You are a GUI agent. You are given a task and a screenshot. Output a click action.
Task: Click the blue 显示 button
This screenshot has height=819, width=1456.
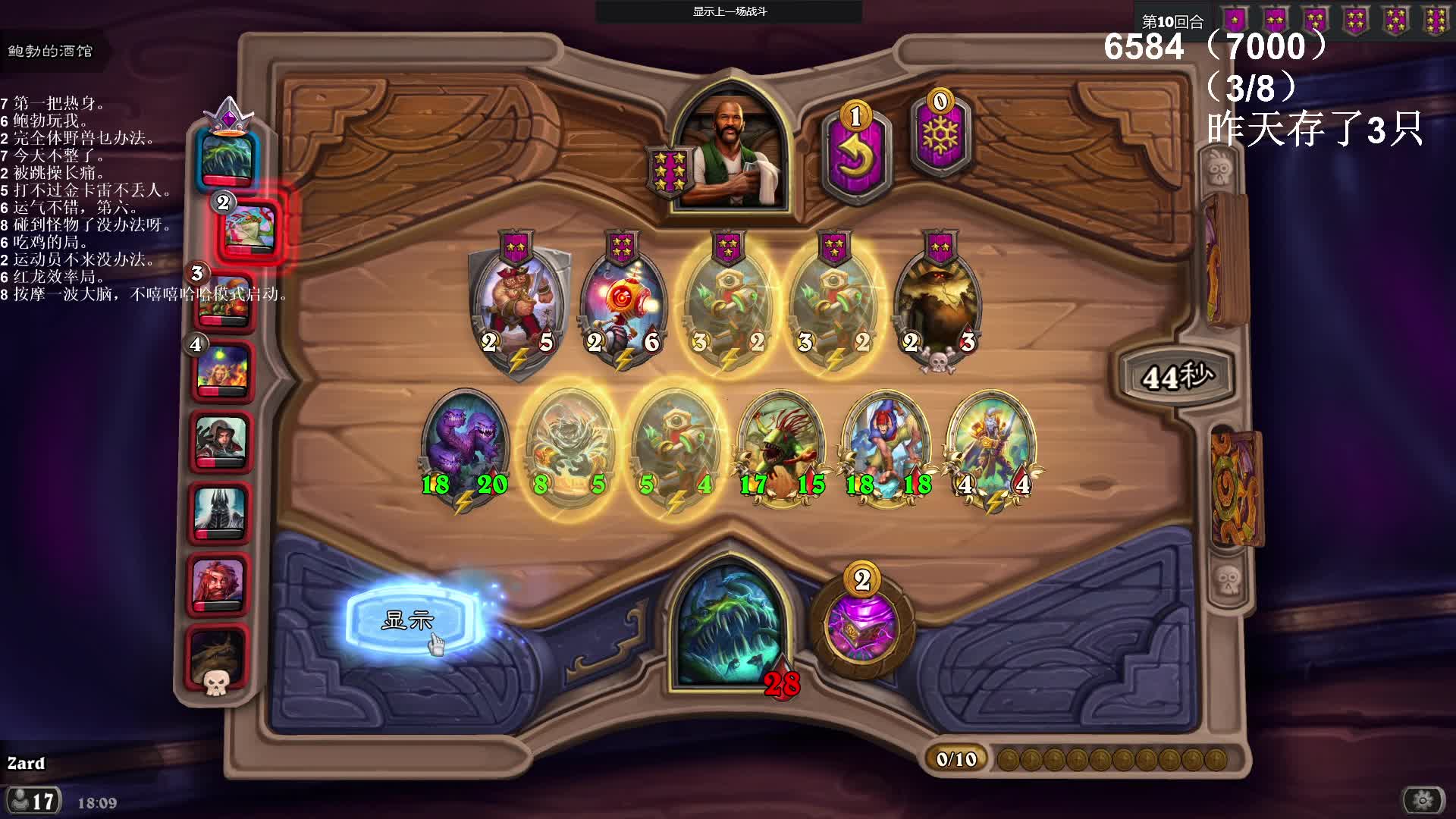coord(409,620)
